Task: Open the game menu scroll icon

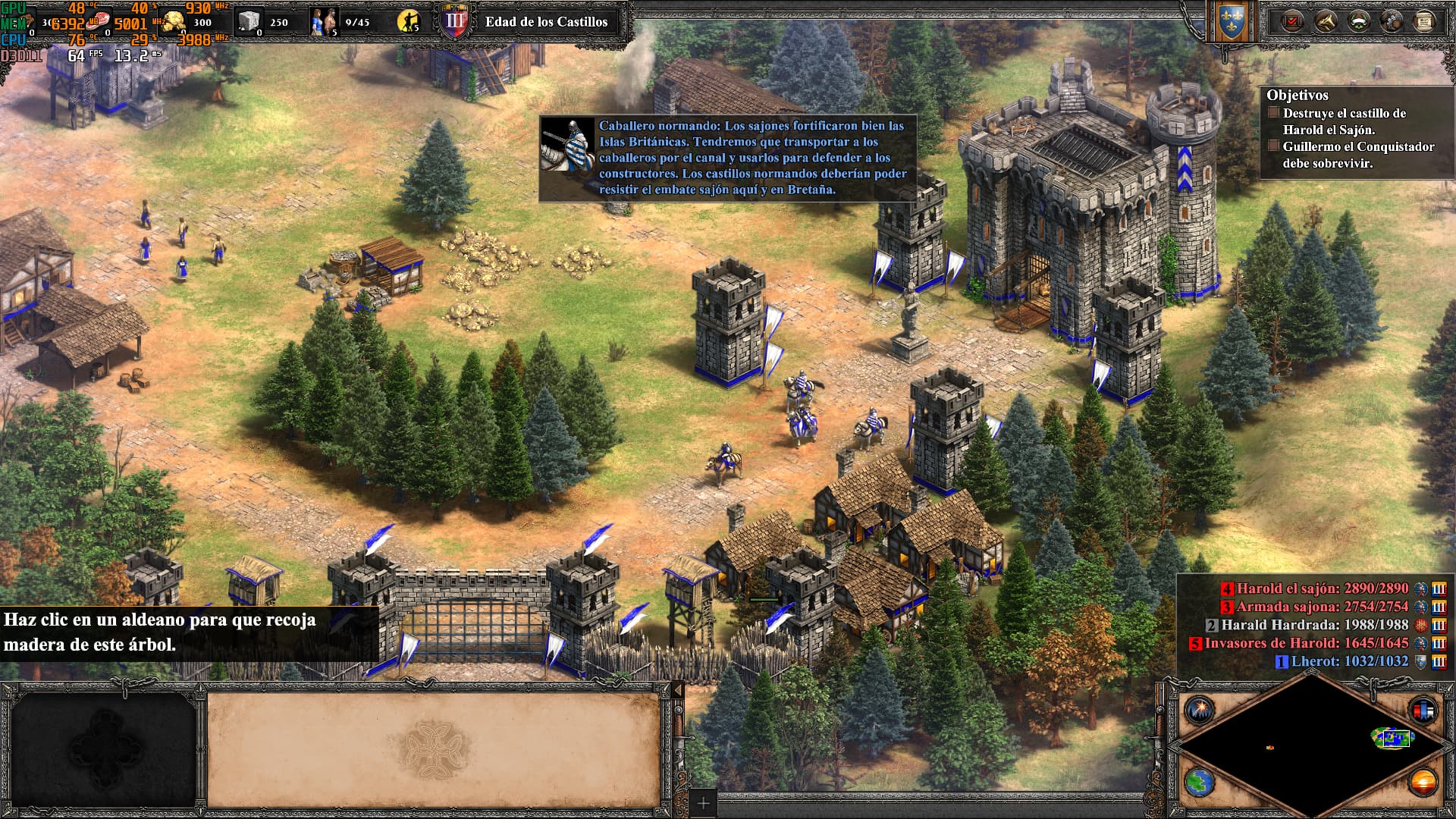Action: pyautogui.click(x=1425, y=21)
